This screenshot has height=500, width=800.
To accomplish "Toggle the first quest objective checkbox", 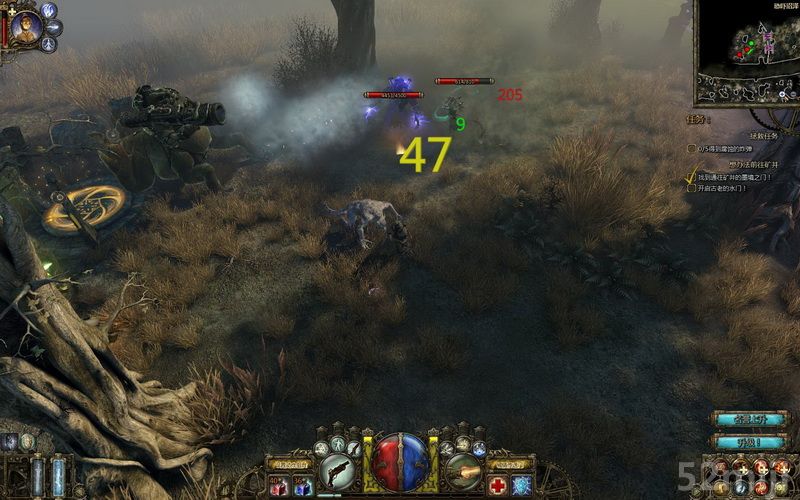I will click(691, 148).
